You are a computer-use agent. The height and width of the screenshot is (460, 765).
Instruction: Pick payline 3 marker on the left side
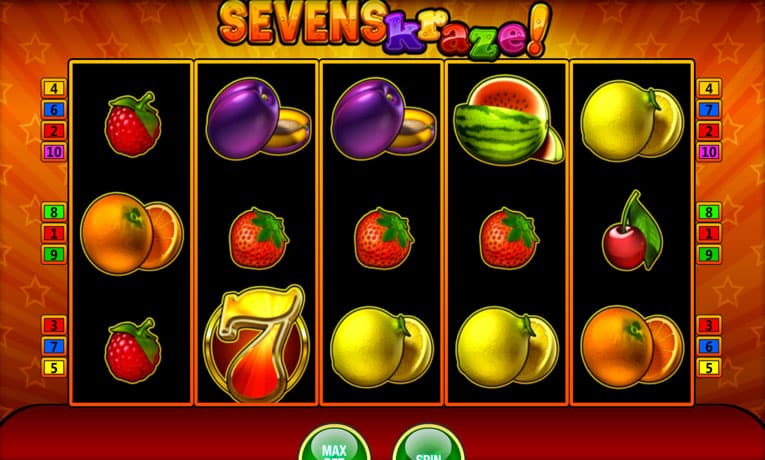point(53,325)
